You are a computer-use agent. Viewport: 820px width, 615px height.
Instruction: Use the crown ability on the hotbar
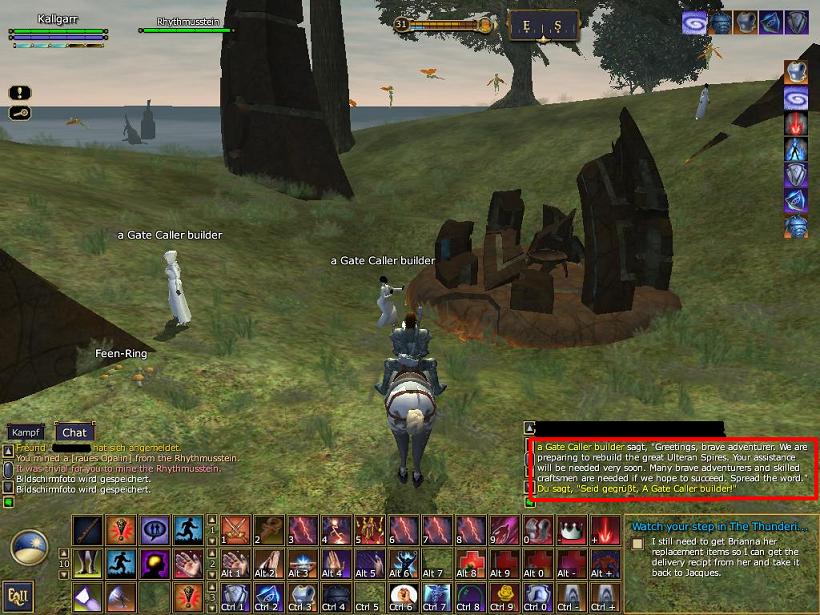point(571,531)
